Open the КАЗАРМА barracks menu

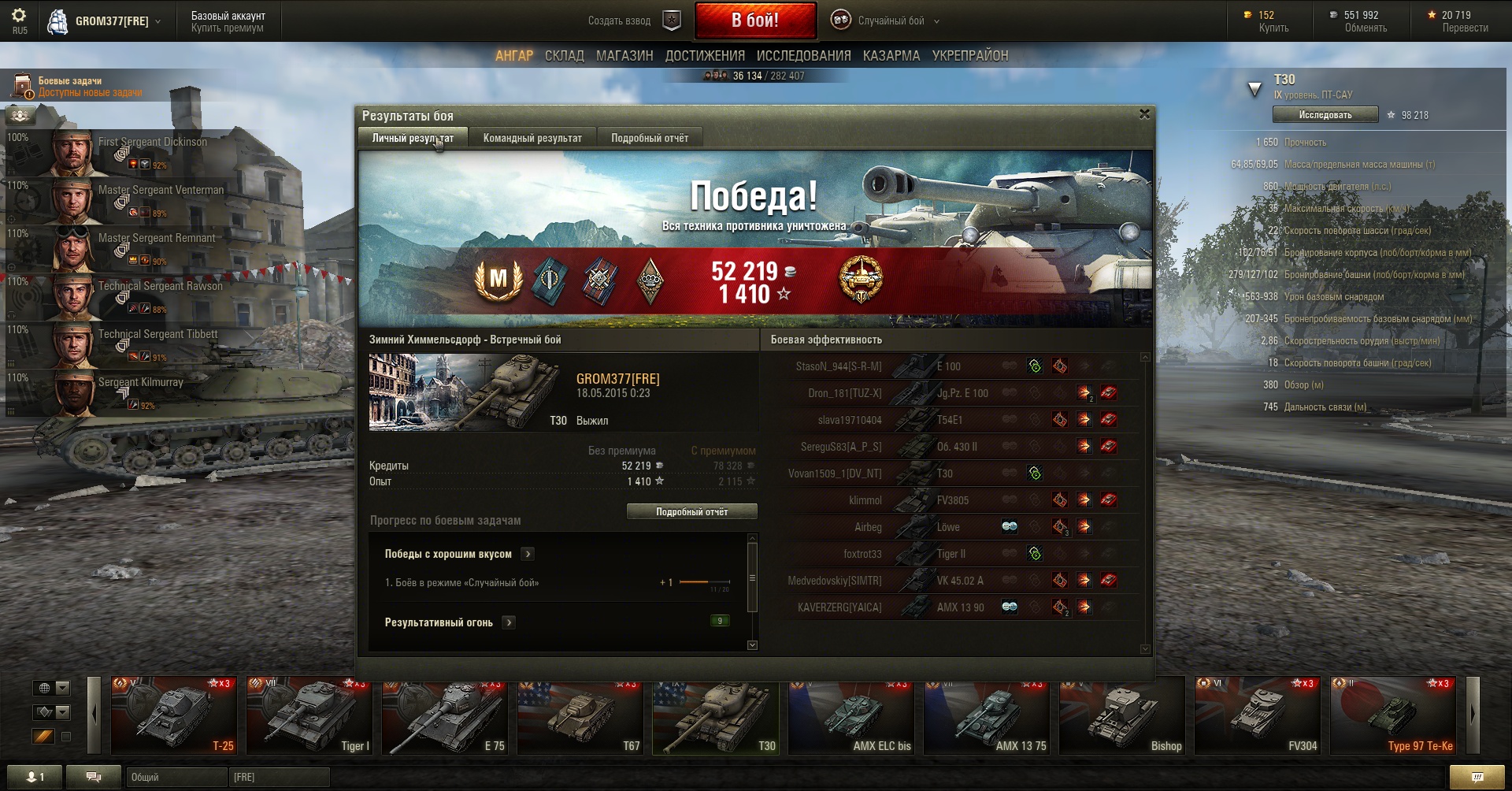(x=891, y=56)
